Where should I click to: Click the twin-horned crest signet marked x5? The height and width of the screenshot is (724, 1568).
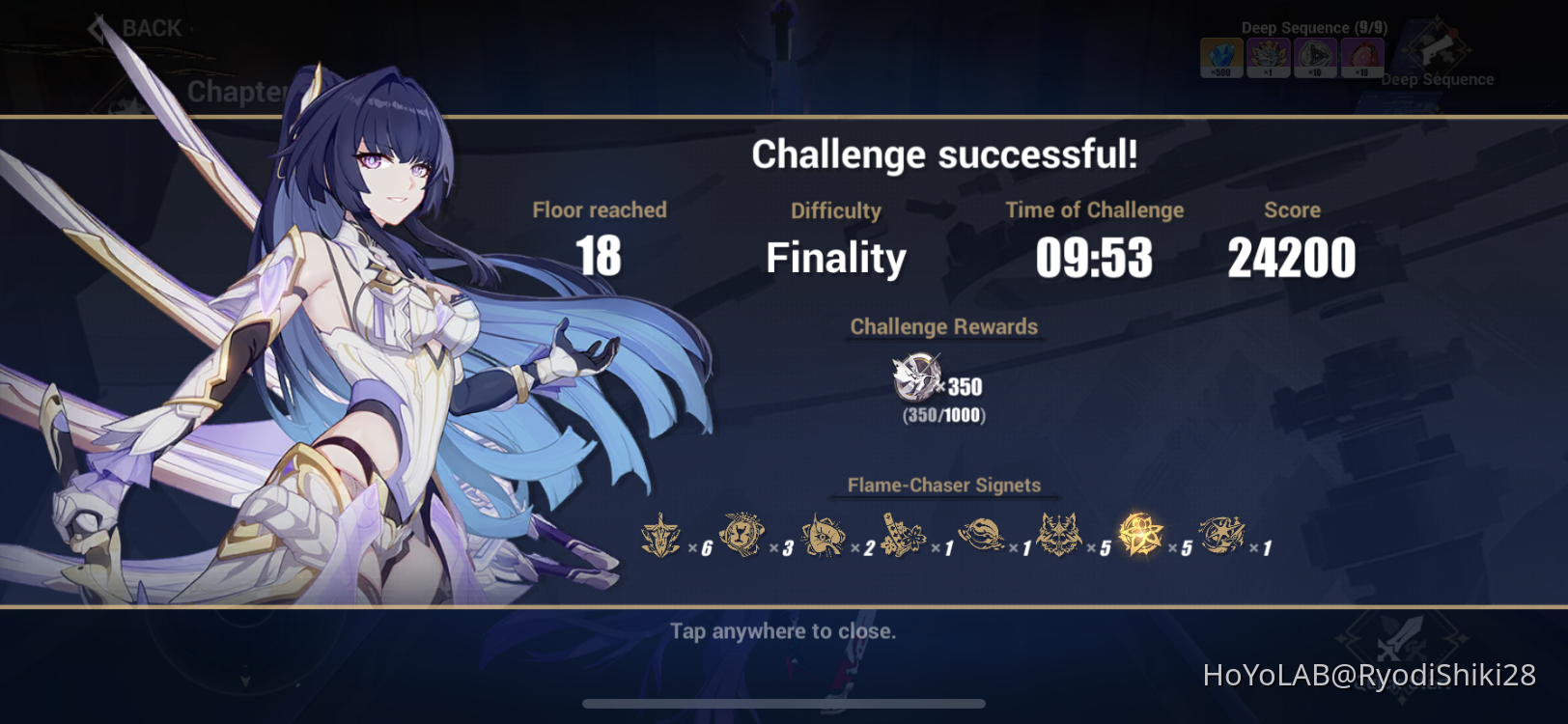(x=1060, y=534)
